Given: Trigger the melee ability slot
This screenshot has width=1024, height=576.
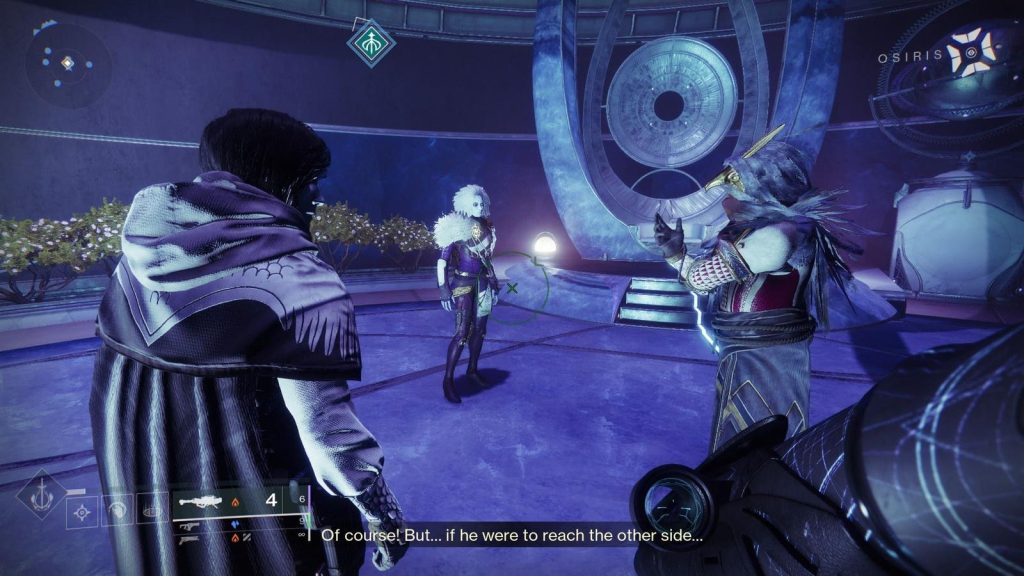Looking at the screenshot, I should (118, 511).
